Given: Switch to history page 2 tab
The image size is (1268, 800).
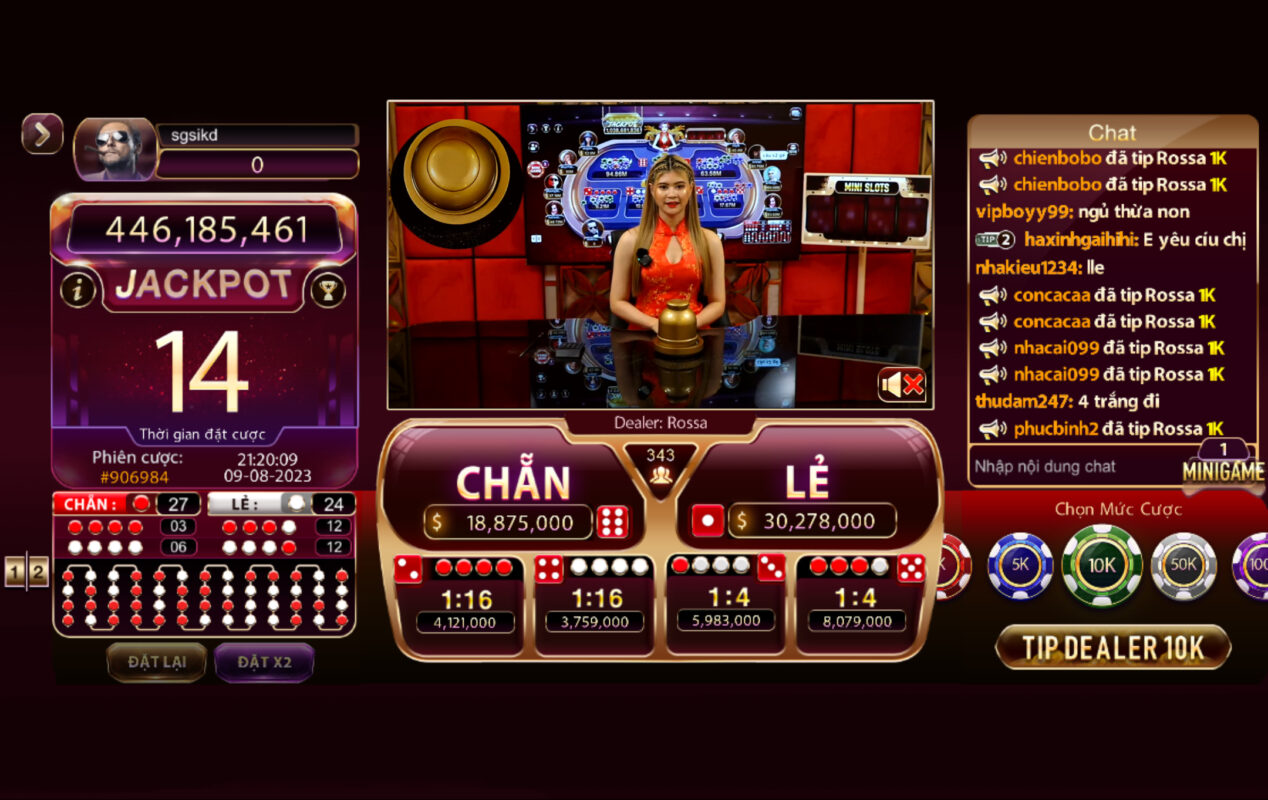Looking at the screenshot, I should 38,572.
